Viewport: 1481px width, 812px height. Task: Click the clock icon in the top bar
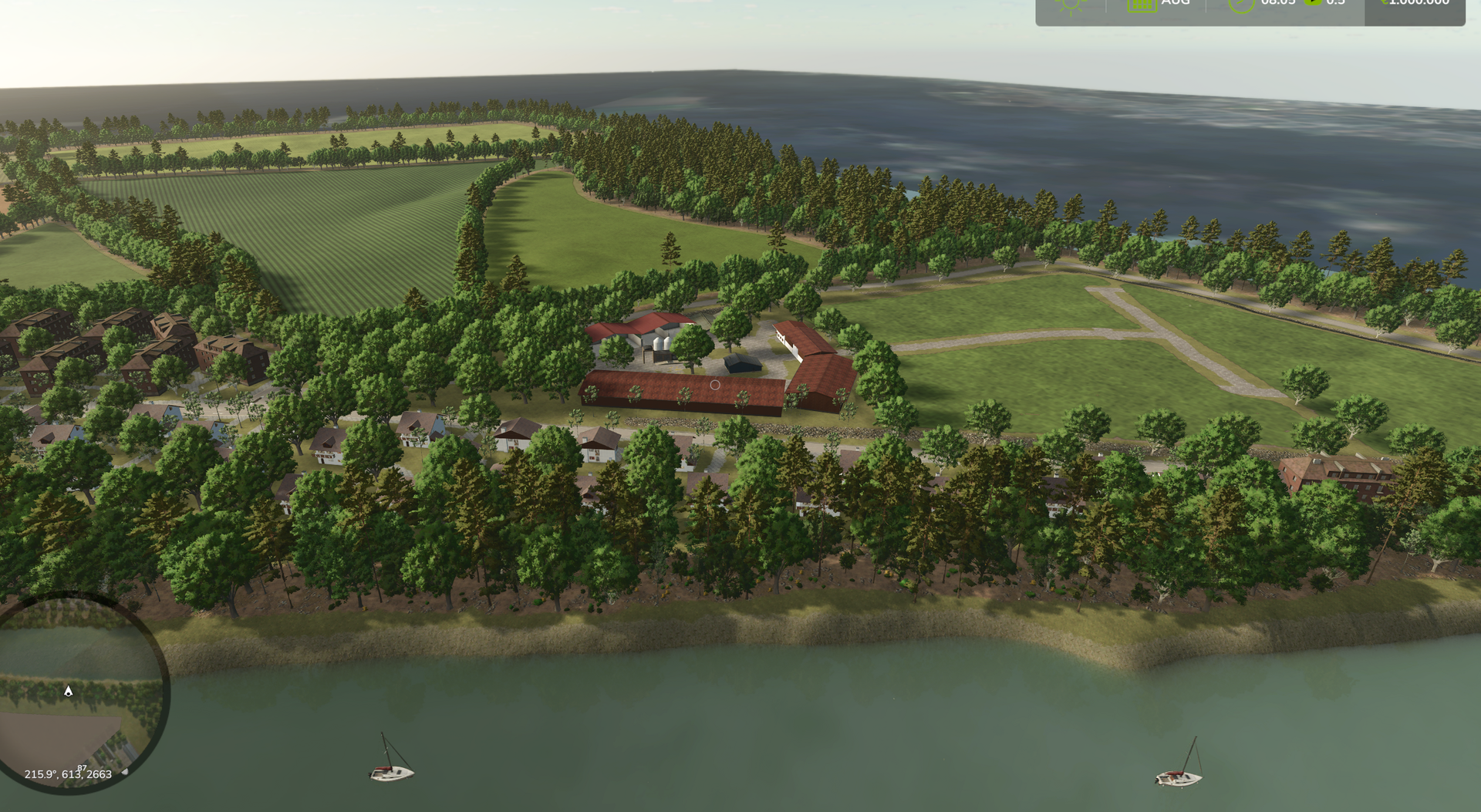tap(1241, 4)
